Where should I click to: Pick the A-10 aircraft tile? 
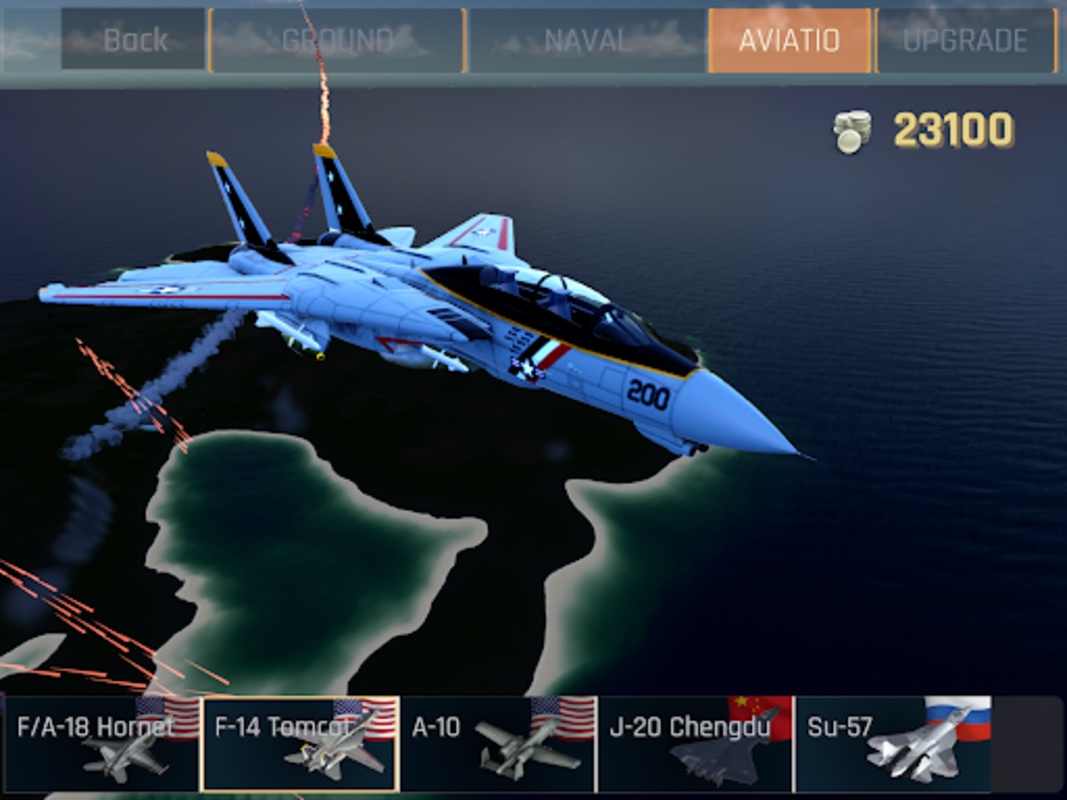pyautogui.click(x=498, y=744)
